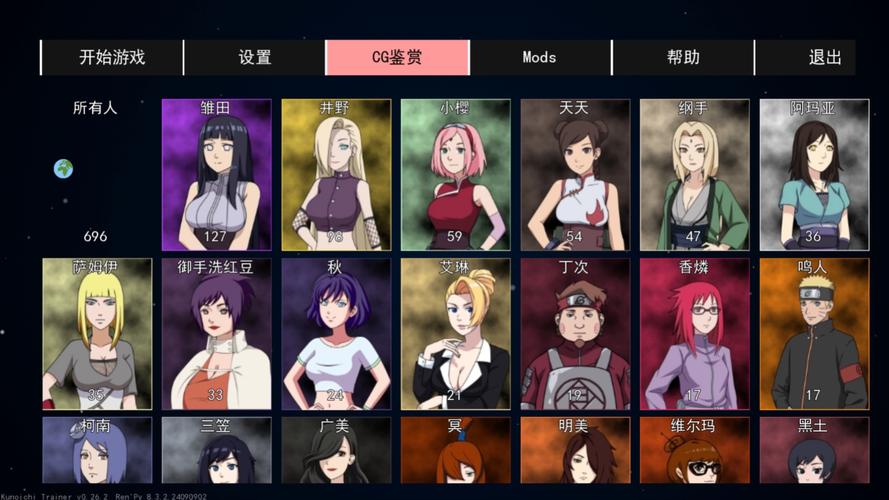Open 丁次 character thumbnail
The image size is (889, 500).
pos(575,333)
